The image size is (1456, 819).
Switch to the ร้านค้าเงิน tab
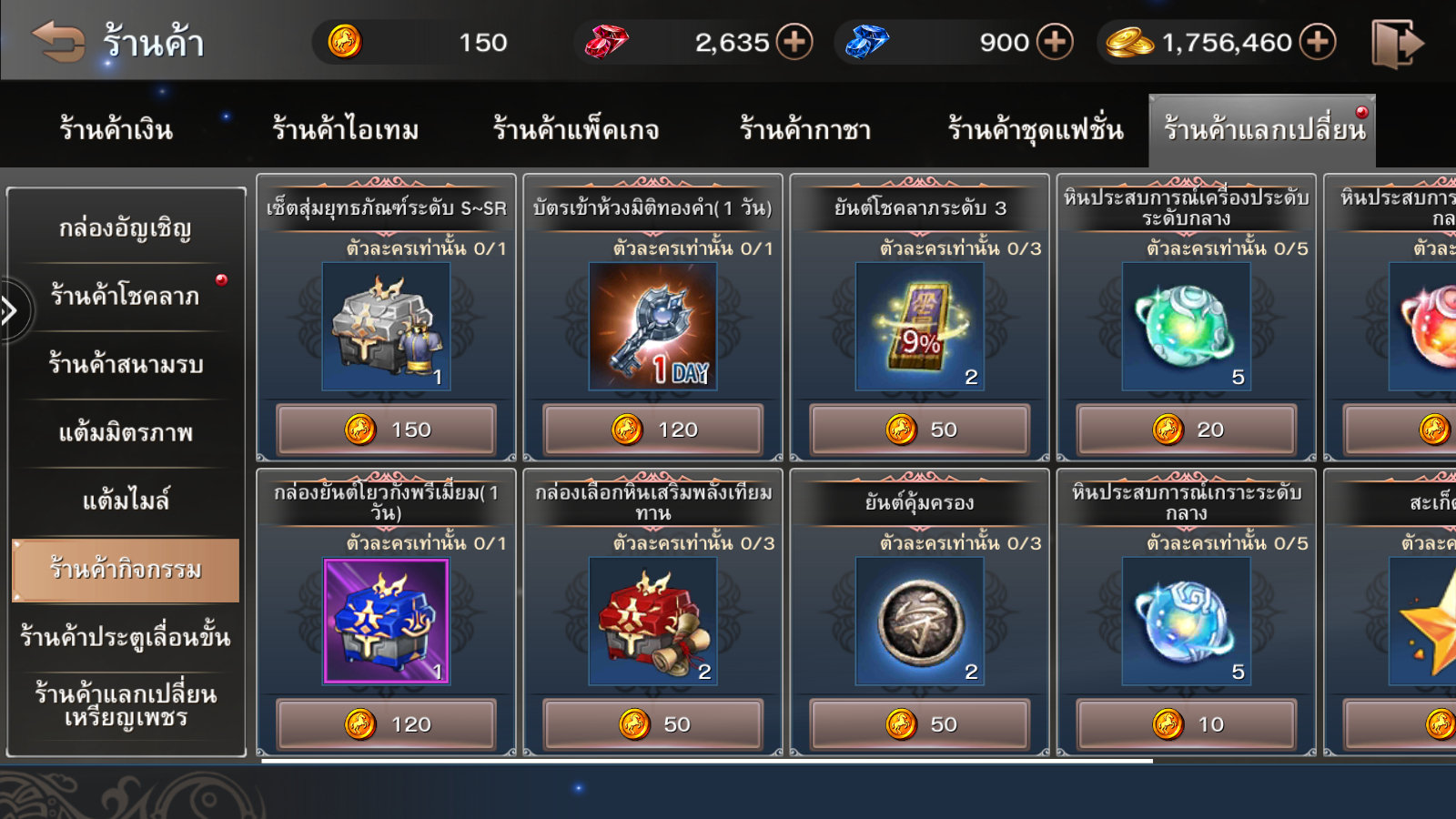pyautogui.click(x=116, y=130)
